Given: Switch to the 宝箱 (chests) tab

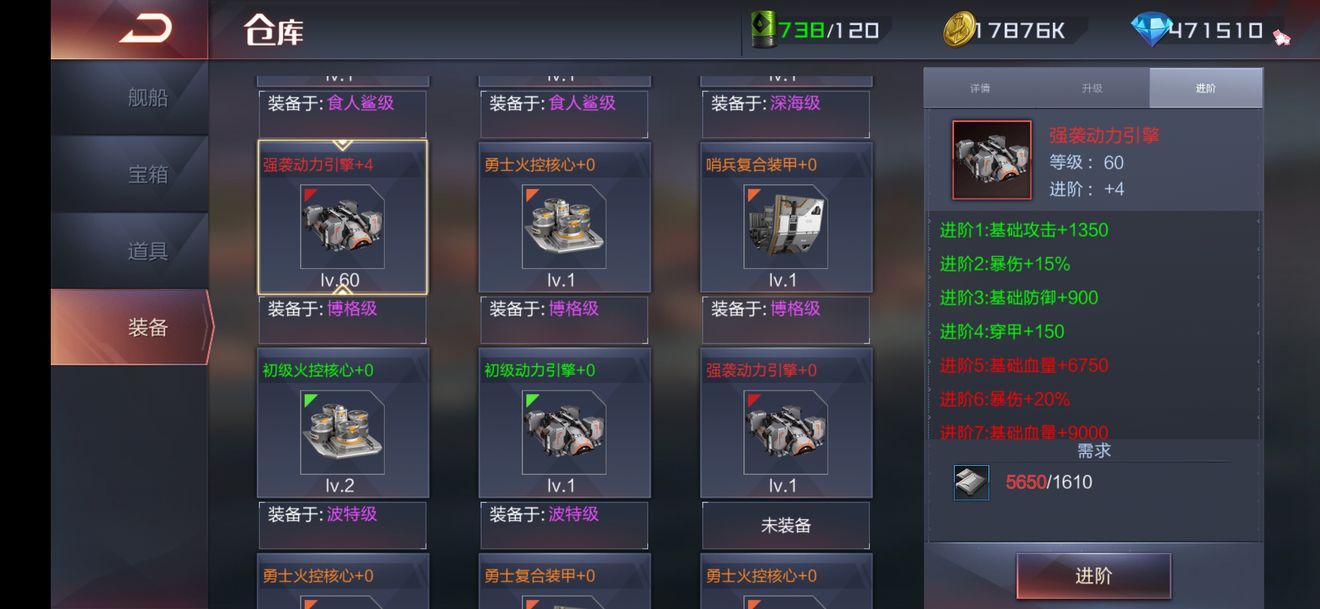Looking at the screenshot, I should 147,174.
